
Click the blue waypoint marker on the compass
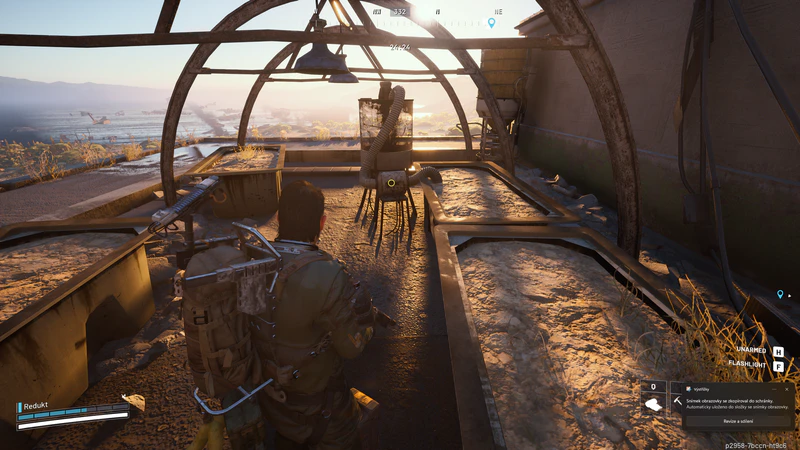491,21
